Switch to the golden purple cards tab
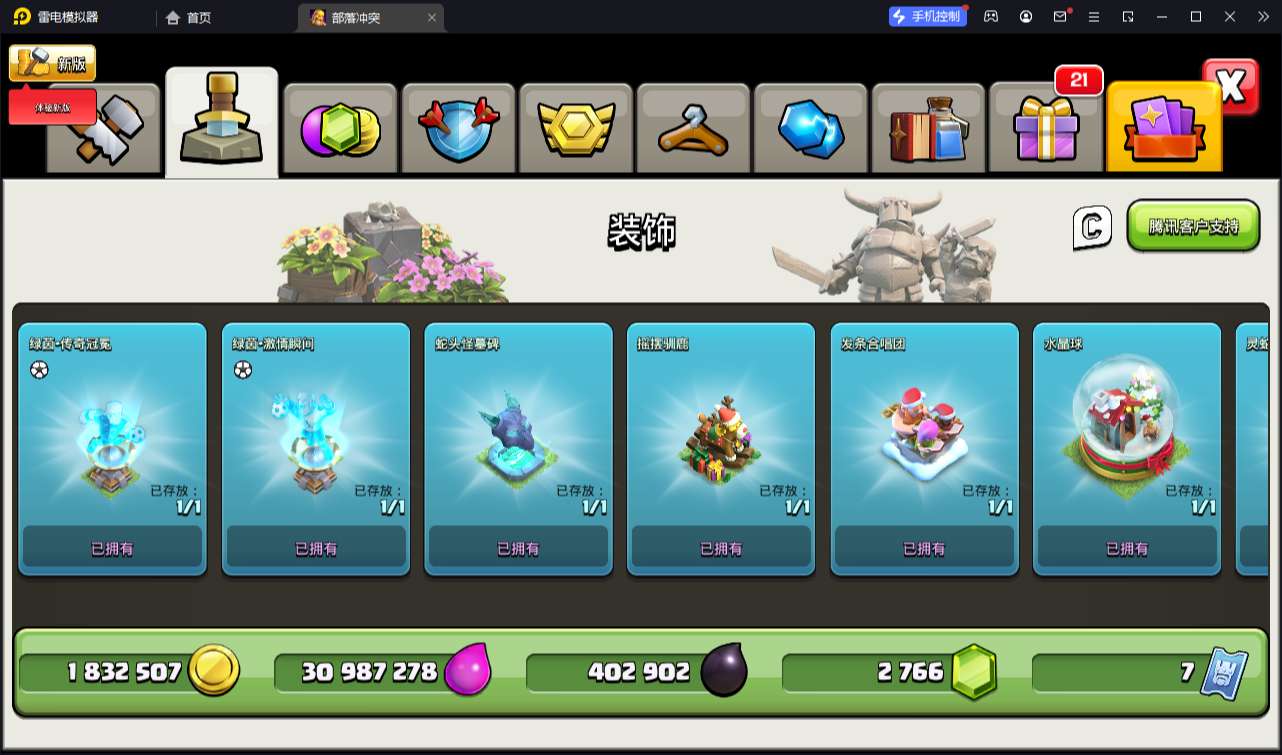 click(x=1164, y=129)
